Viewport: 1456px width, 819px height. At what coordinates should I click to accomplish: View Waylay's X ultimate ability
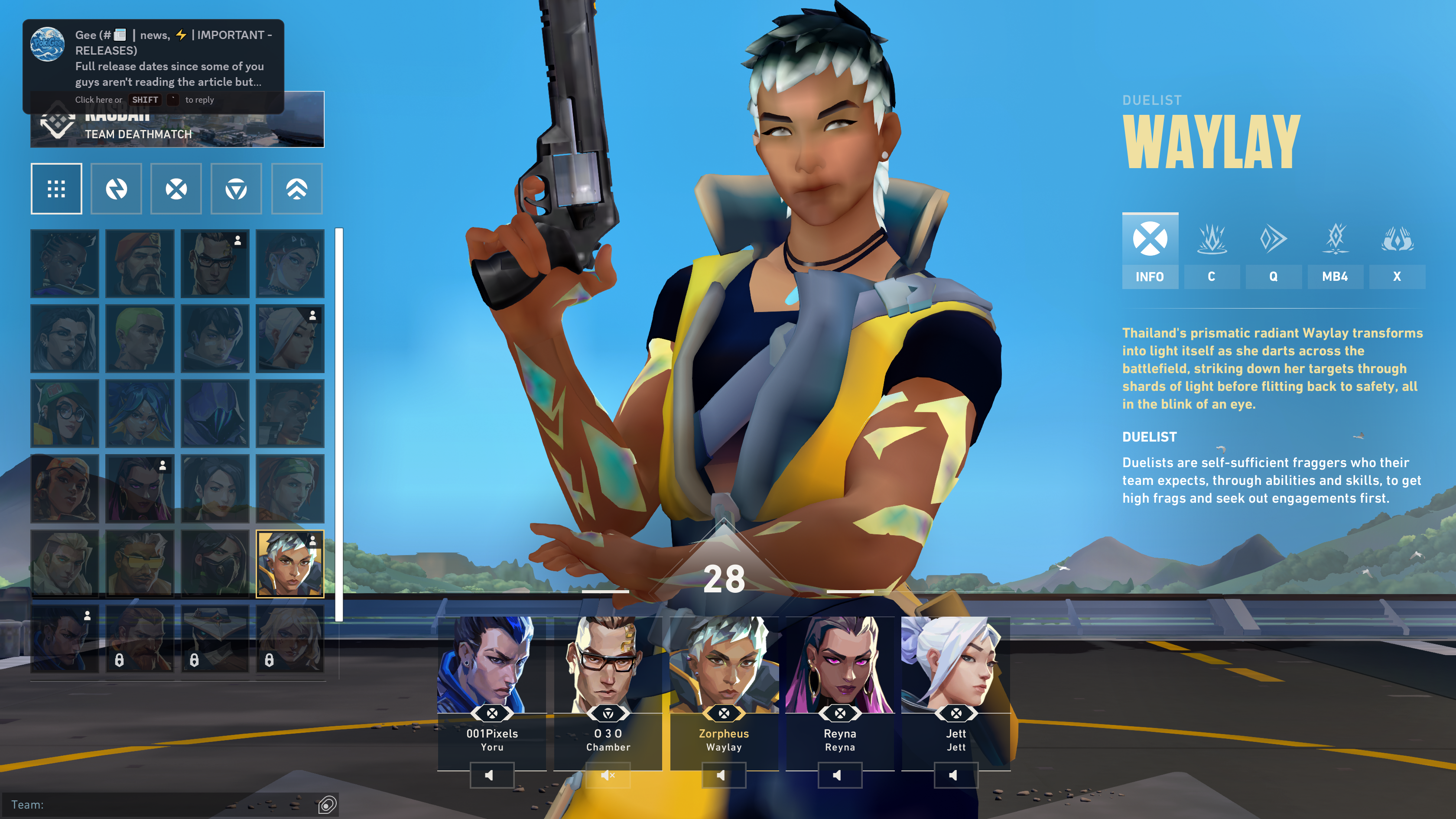1397,251
